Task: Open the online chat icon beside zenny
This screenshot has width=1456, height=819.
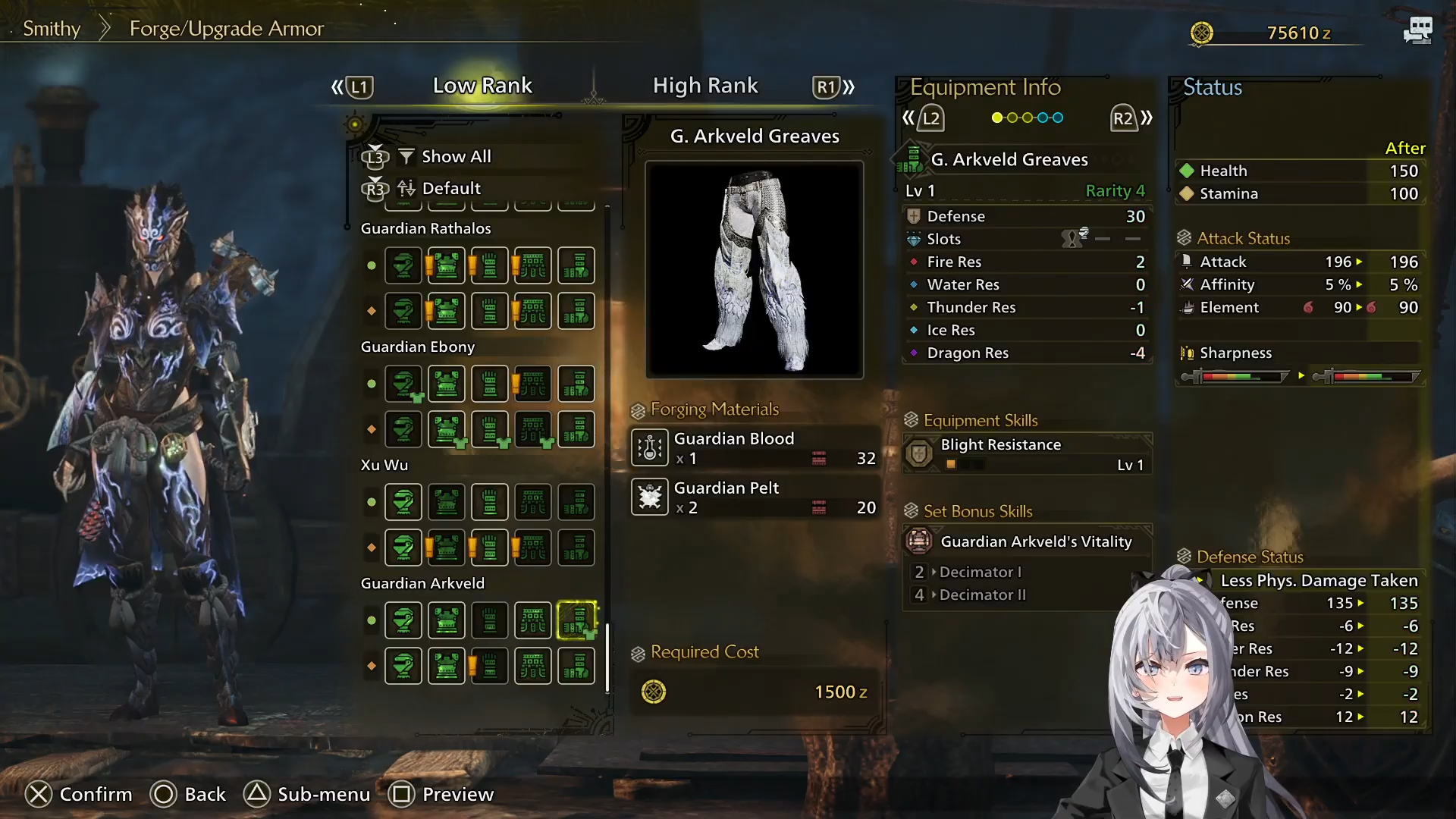Action: (x=1417, y=30)
